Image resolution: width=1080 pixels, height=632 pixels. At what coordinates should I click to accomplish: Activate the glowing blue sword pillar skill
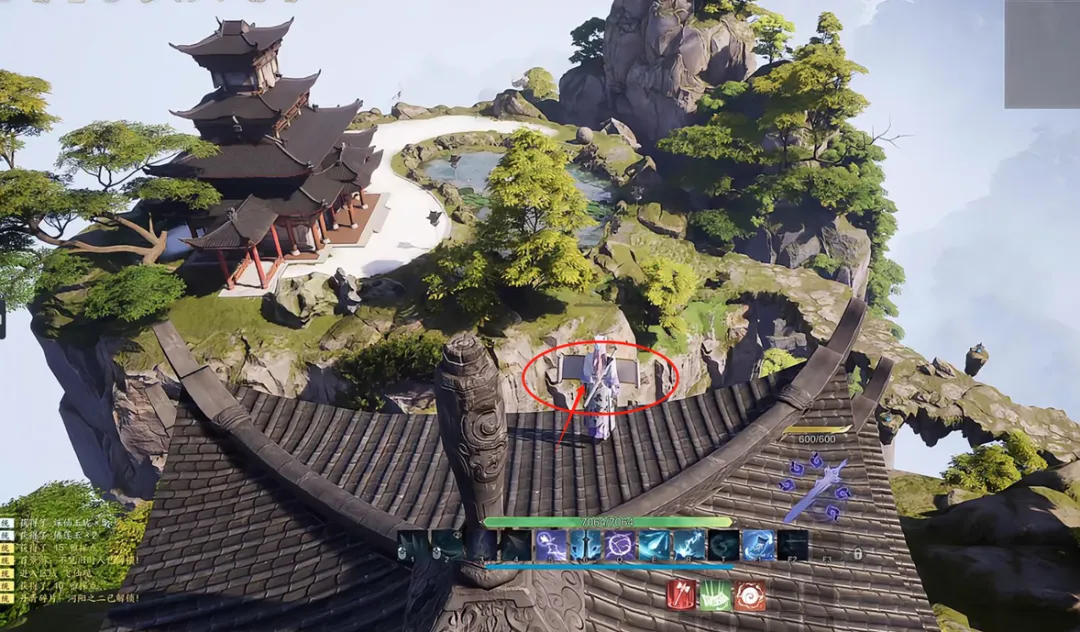click(585, 545)
